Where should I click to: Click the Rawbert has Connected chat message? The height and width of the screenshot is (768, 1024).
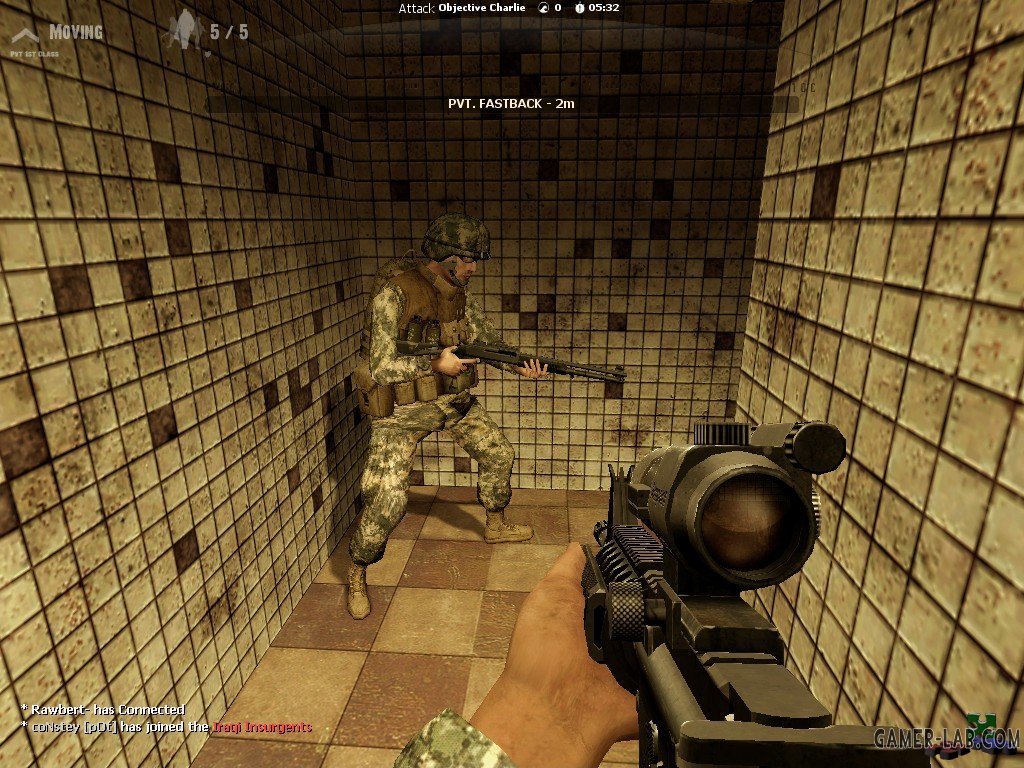103,710
